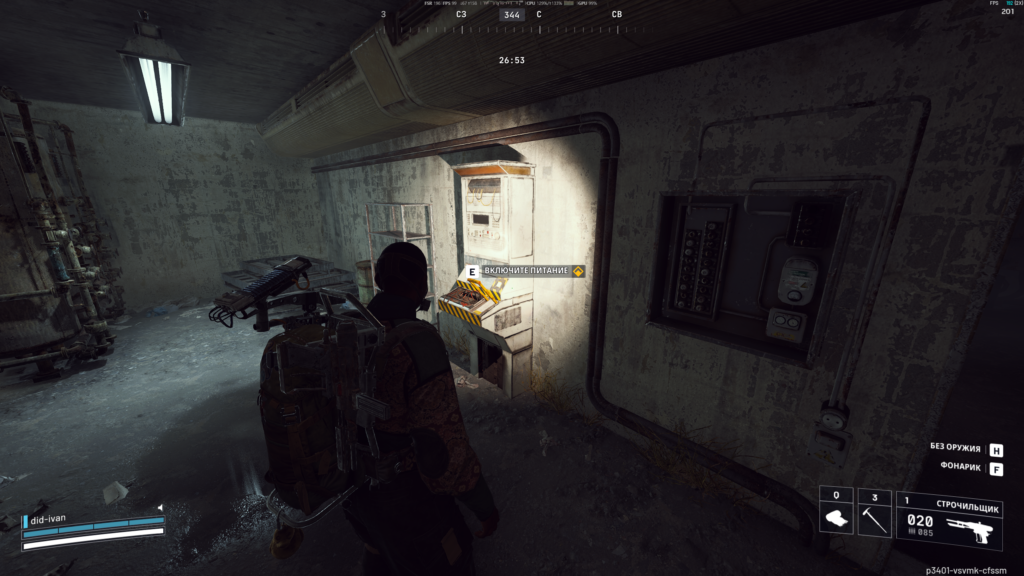Select the pickaxe tool slot

pos(874,513)
